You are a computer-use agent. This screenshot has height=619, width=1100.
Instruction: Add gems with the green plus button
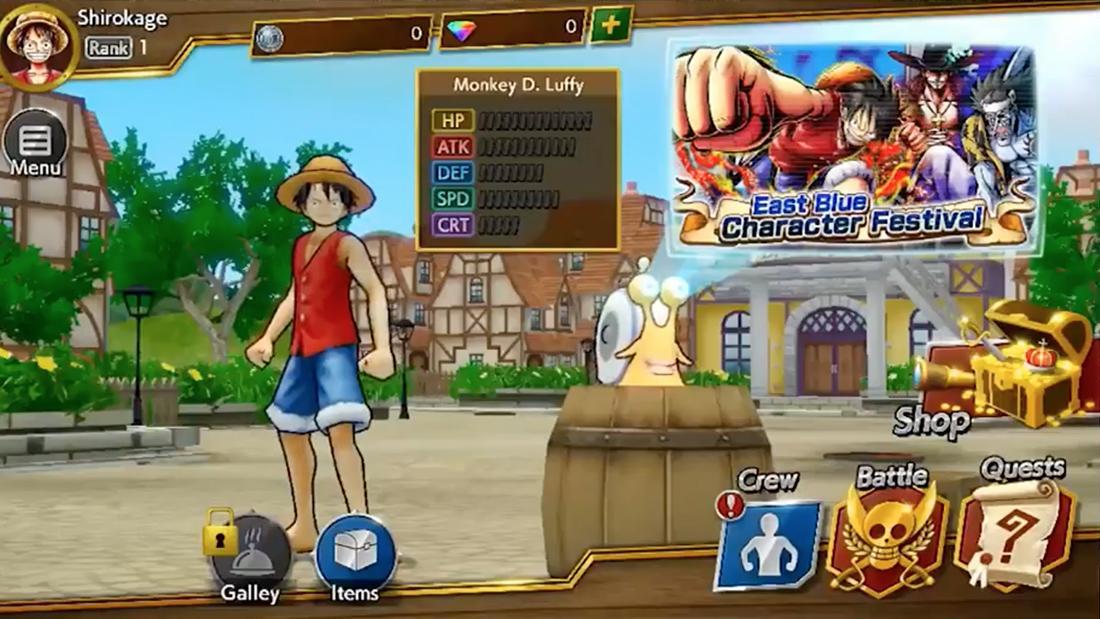coord(610,25)
